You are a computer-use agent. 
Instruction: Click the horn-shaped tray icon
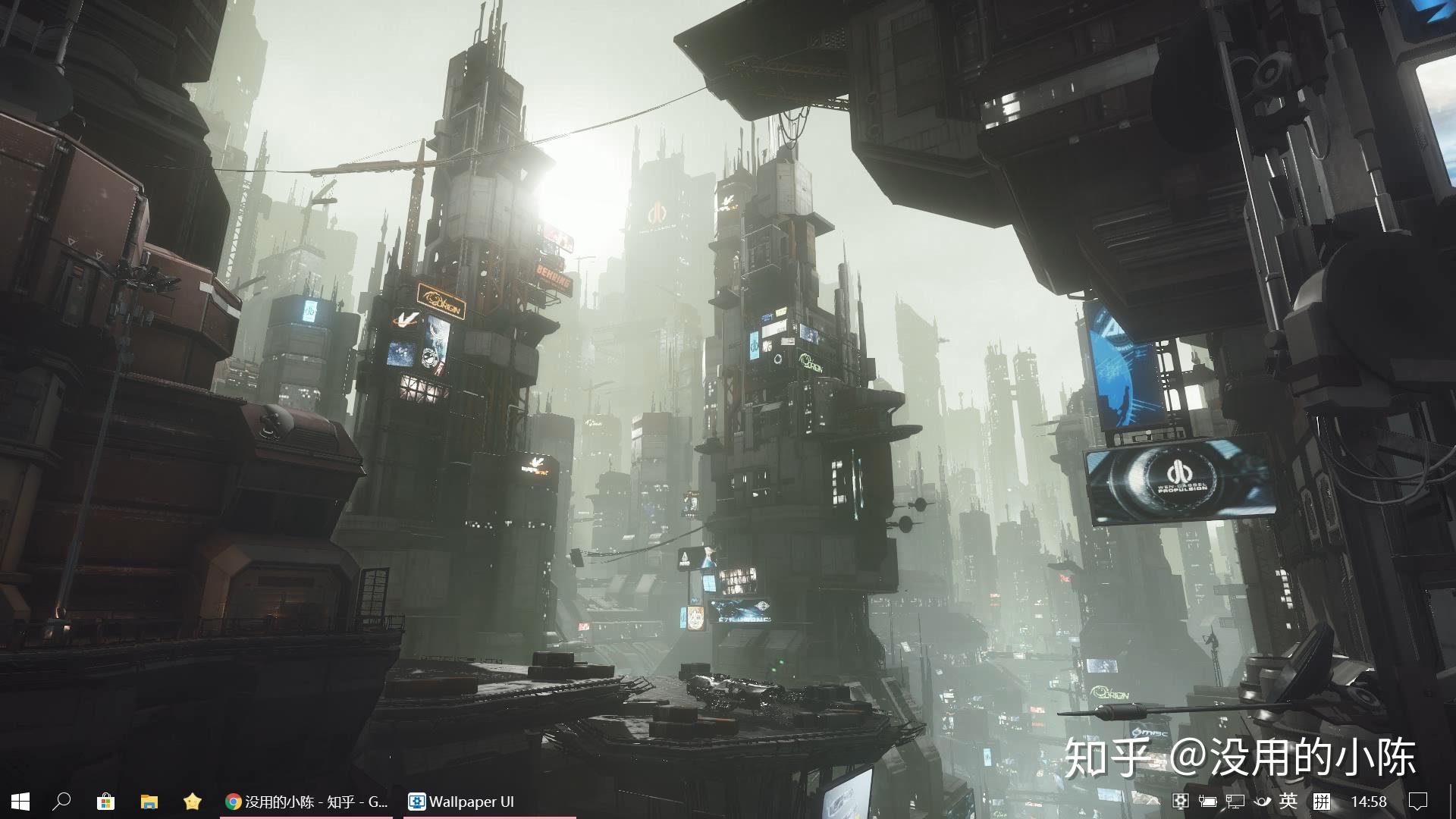coord(1263,802)
